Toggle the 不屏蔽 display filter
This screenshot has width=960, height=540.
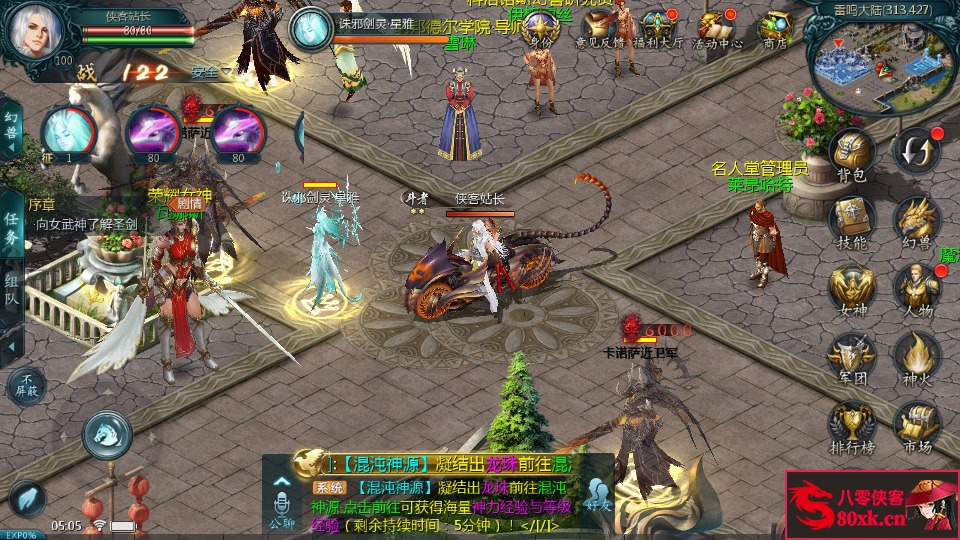27,385
